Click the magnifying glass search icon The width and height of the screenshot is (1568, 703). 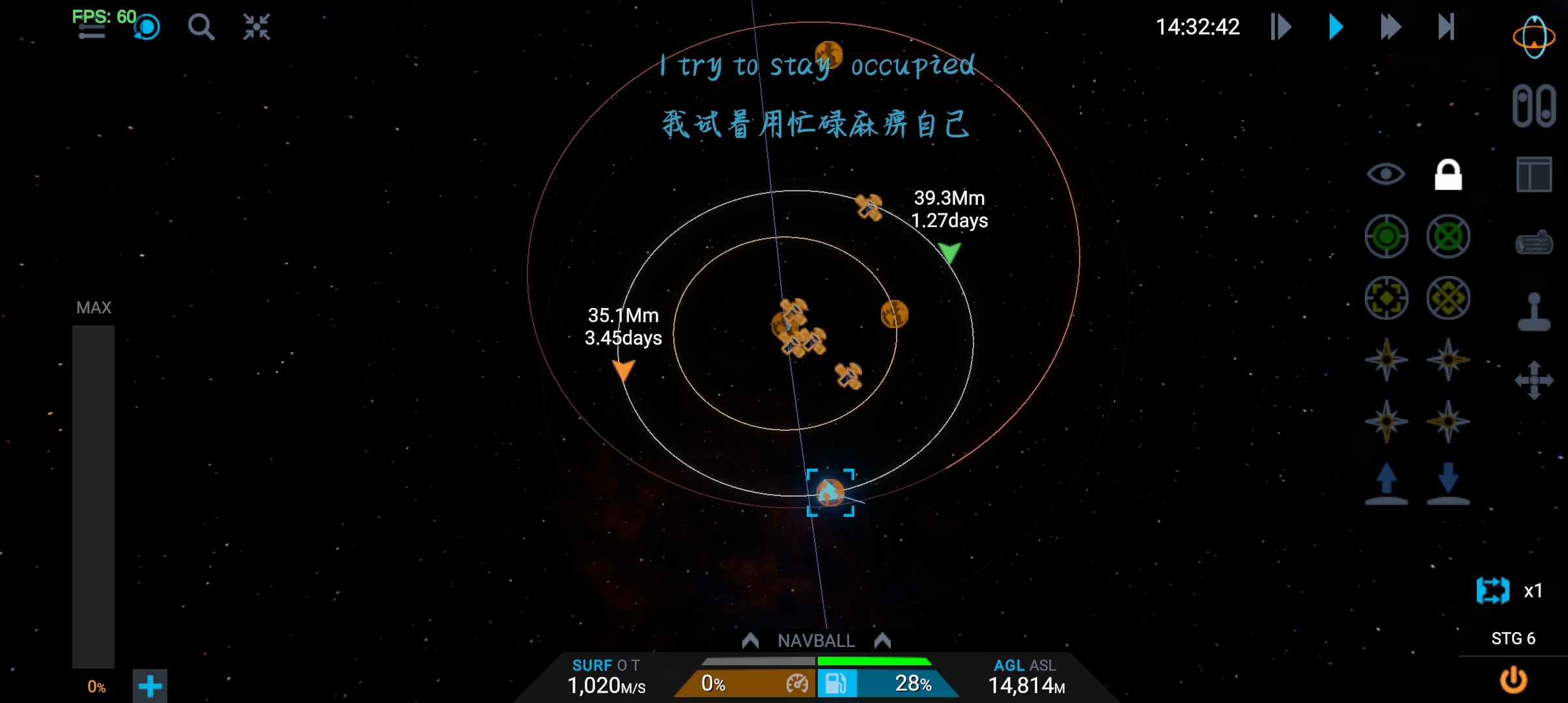(201, 27)
